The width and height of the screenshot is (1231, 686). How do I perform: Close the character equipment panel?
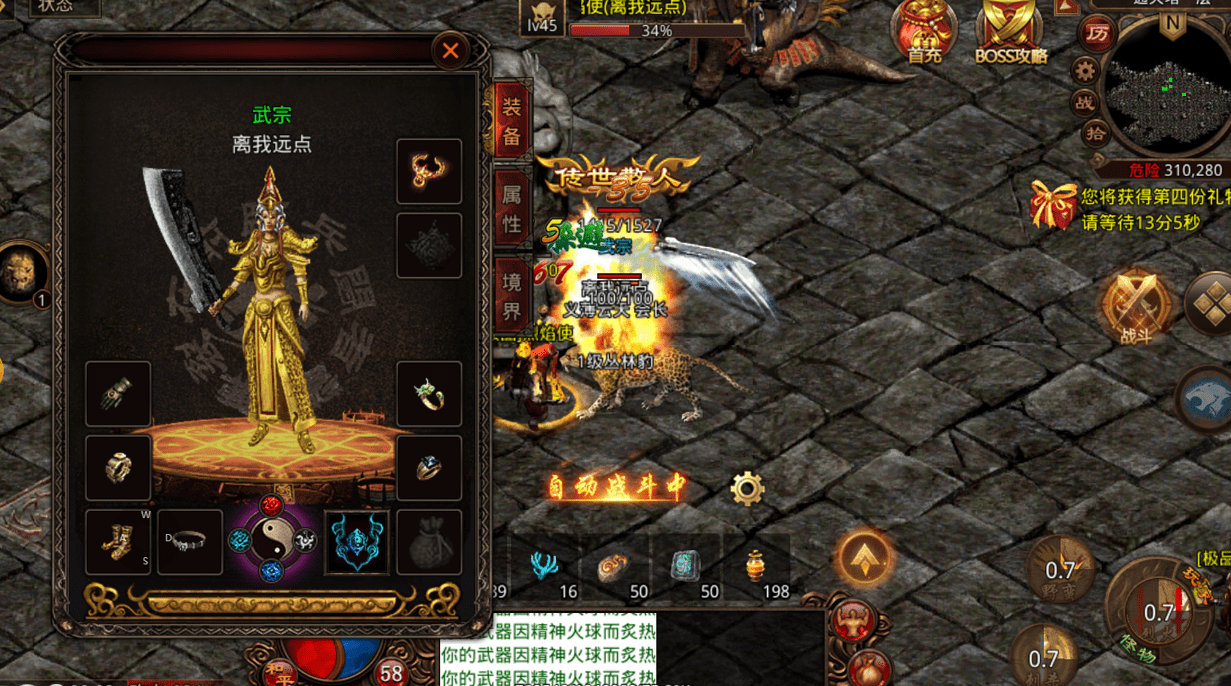tap(450, 50)
